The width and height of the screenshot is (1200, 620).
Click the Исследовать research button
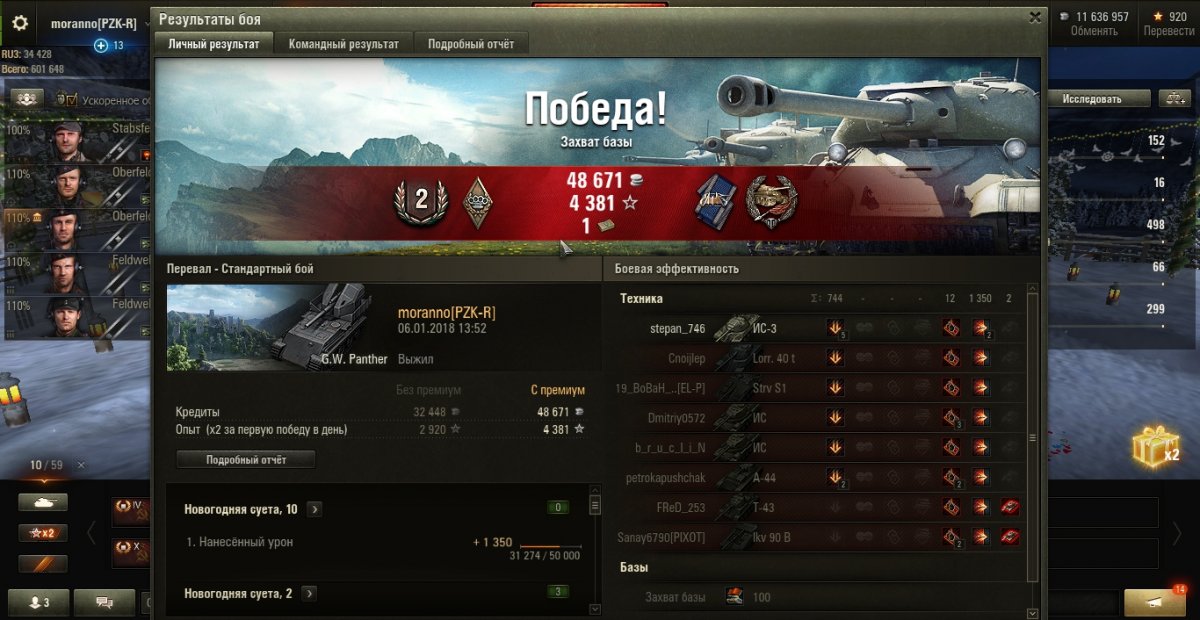tap(1092, 99)
